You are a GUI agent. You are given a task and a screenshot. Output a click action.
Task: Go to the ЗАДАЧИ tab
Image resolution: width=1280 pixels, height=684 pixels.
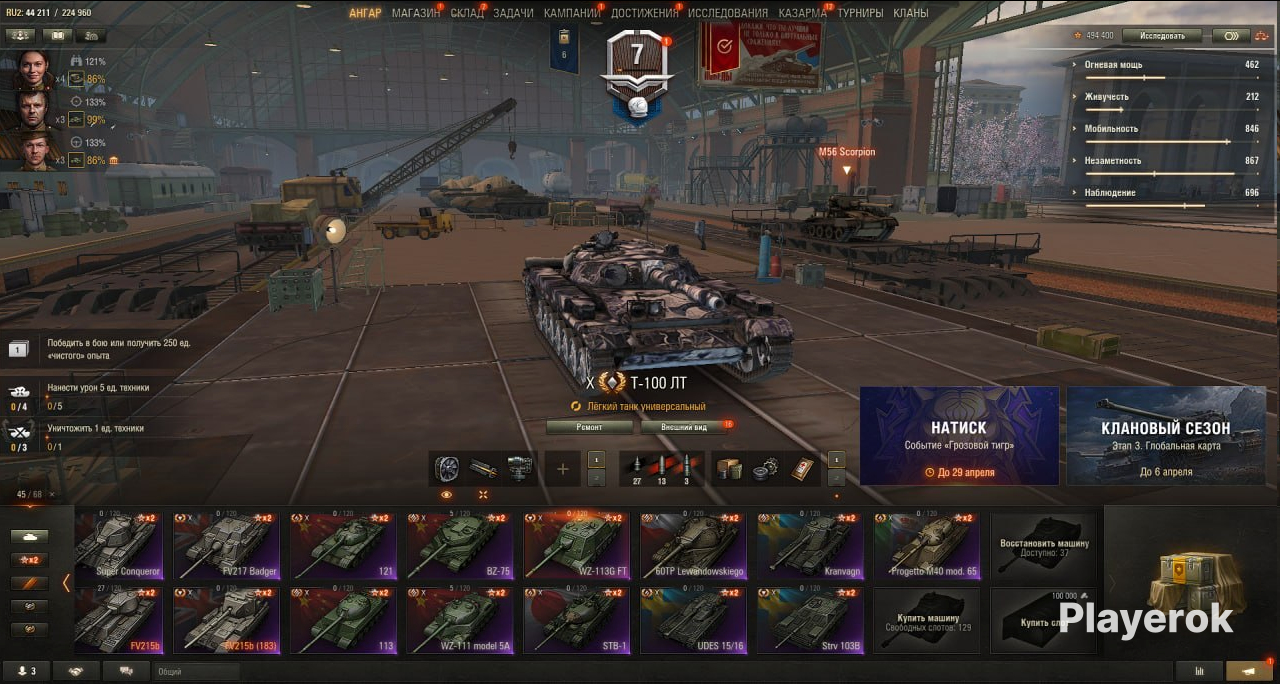[513, 13]
